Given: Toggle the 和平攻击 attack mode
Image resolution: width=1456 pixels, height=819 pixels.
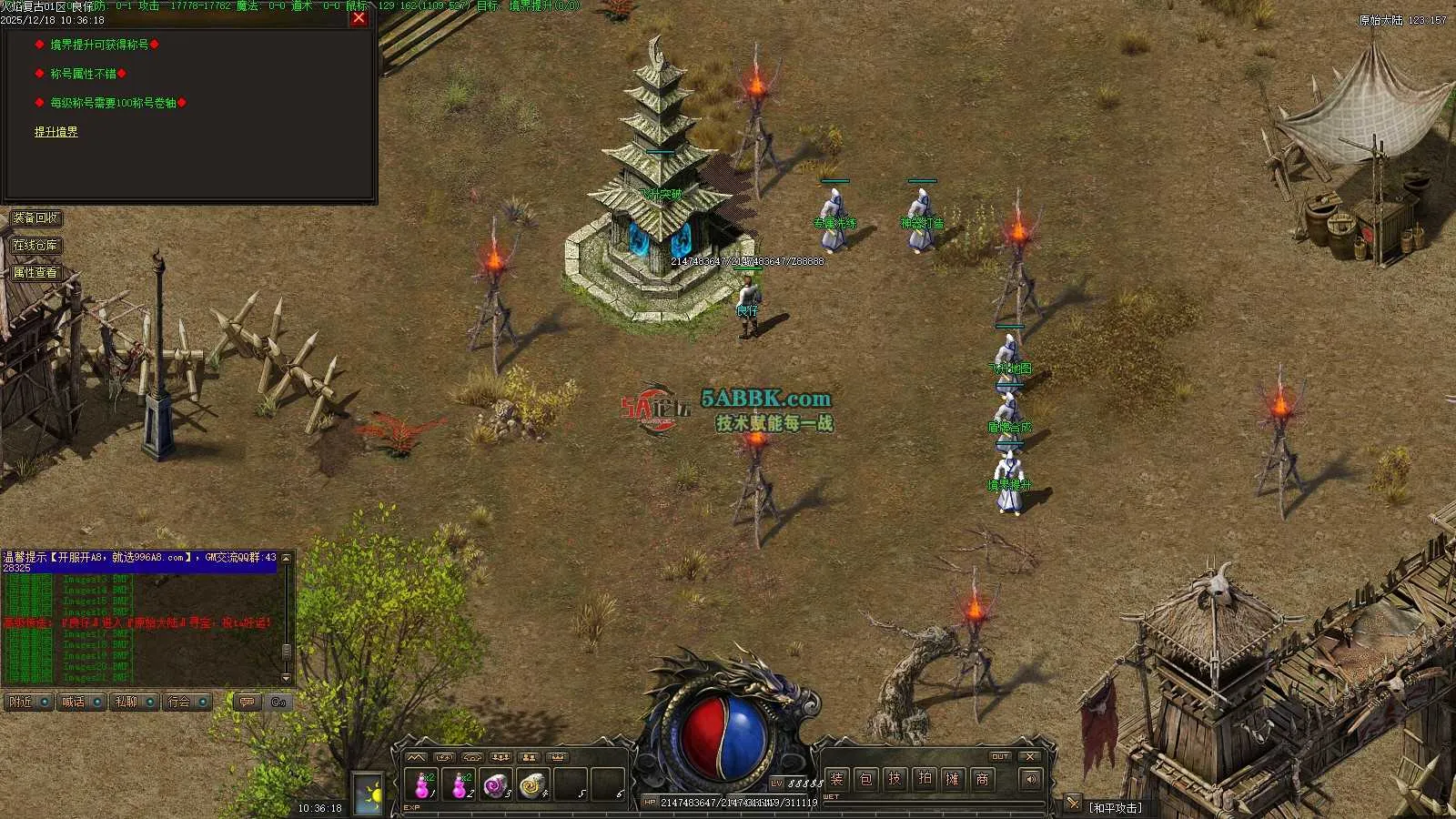Looking at the screenshot, I should point(1116,807).
